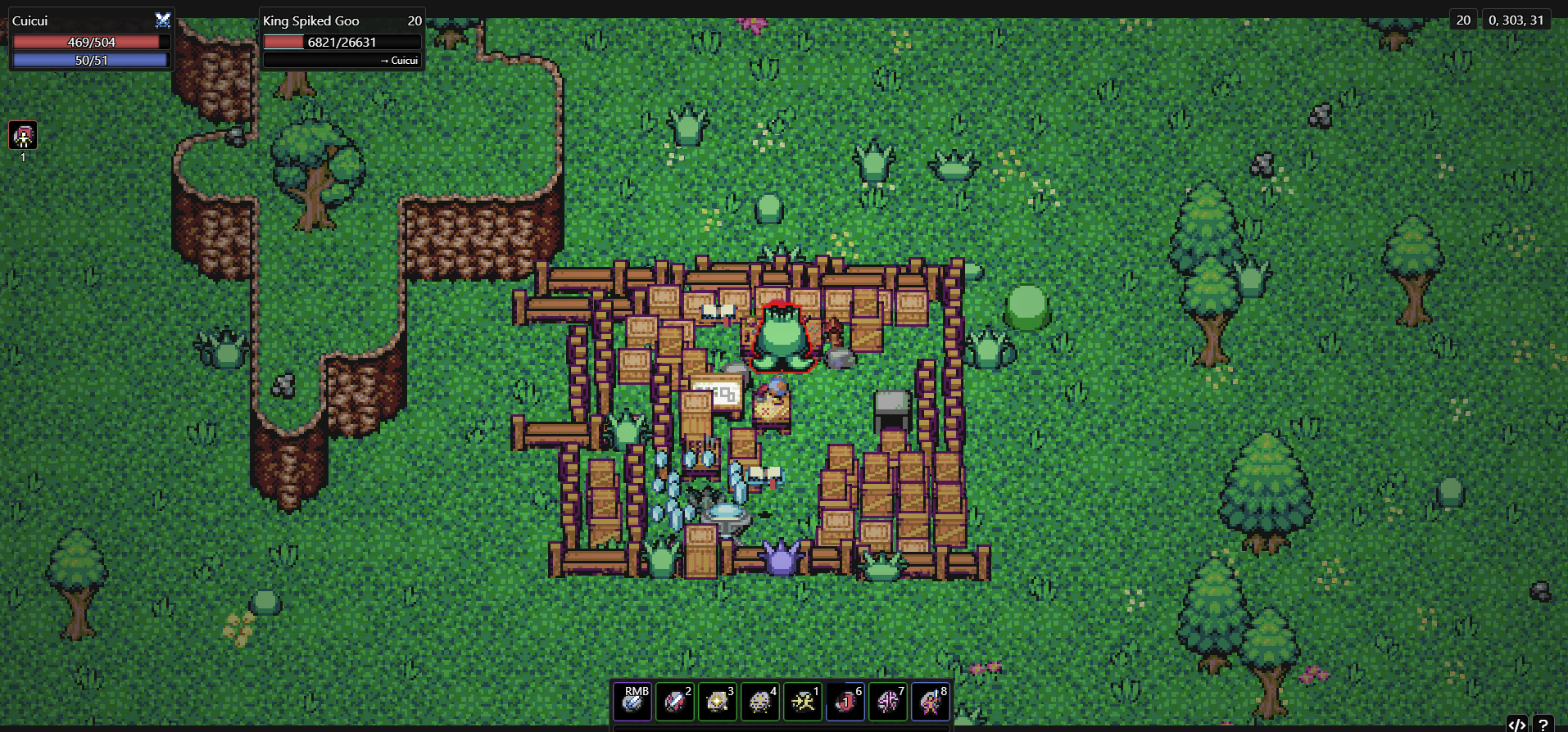Screen dimensions: 1568x732
Task: Click the Cuicui player name frame
Action: tap(91, 39)
